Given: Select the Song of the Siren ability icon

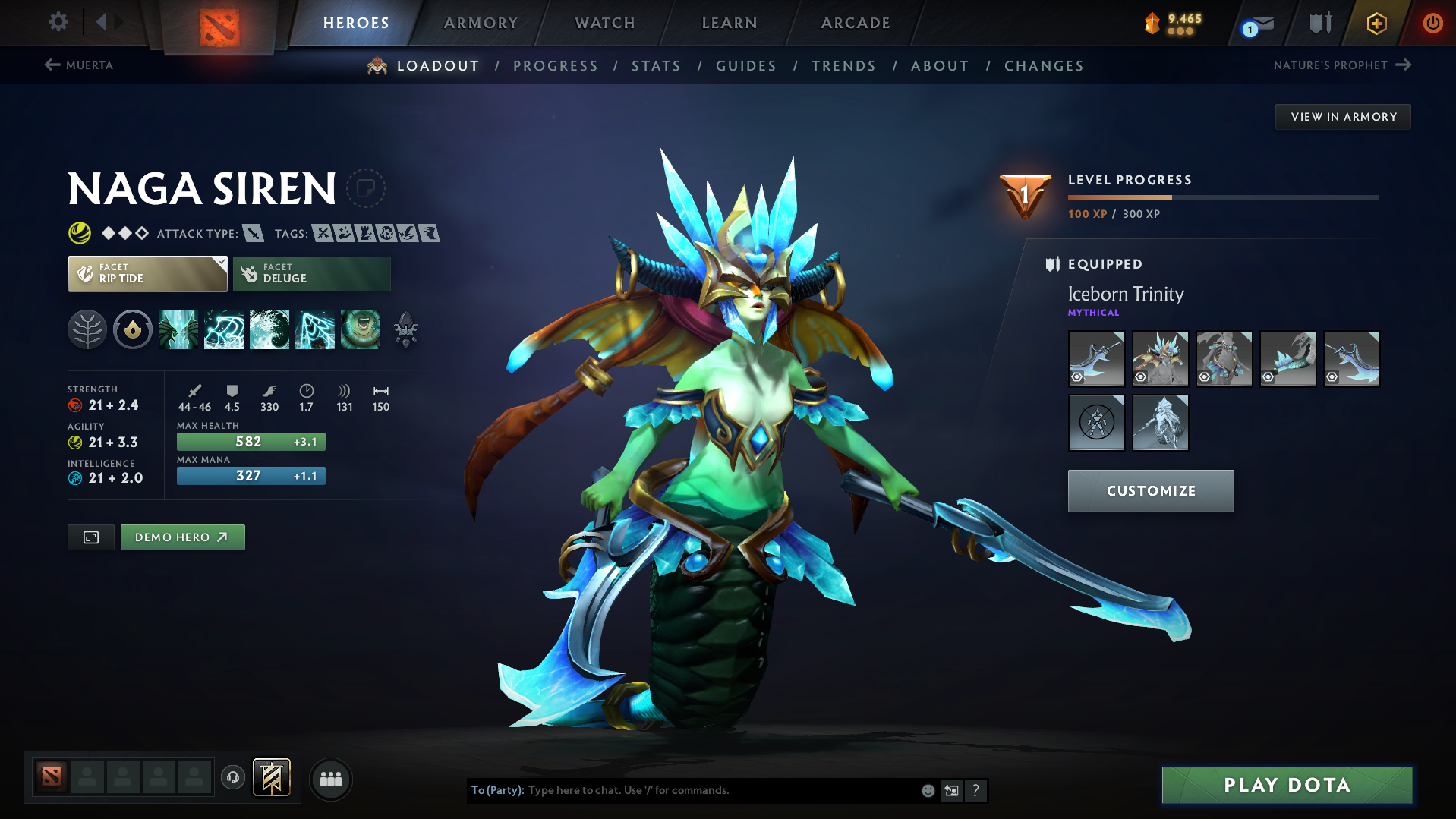Looking at the screenshot, I should tap(361, 329).
